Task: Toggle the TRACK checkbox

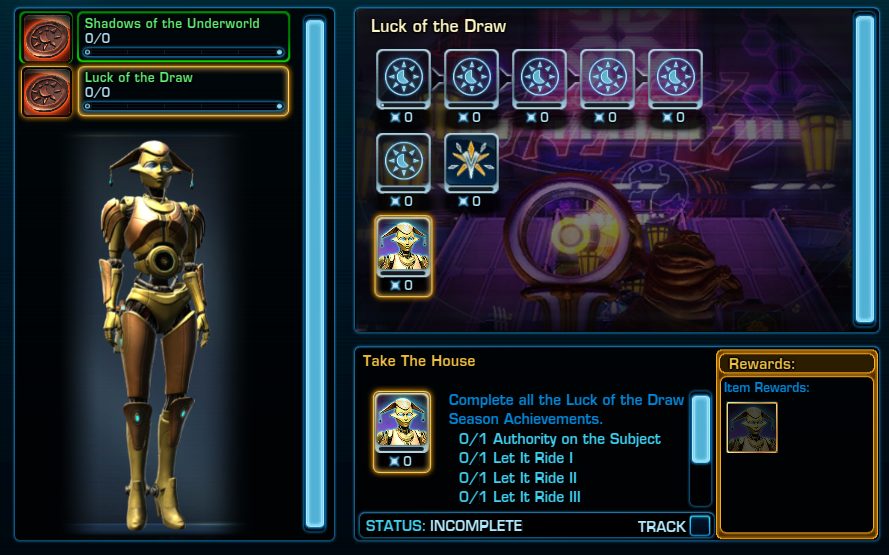Action: point(700,526)
